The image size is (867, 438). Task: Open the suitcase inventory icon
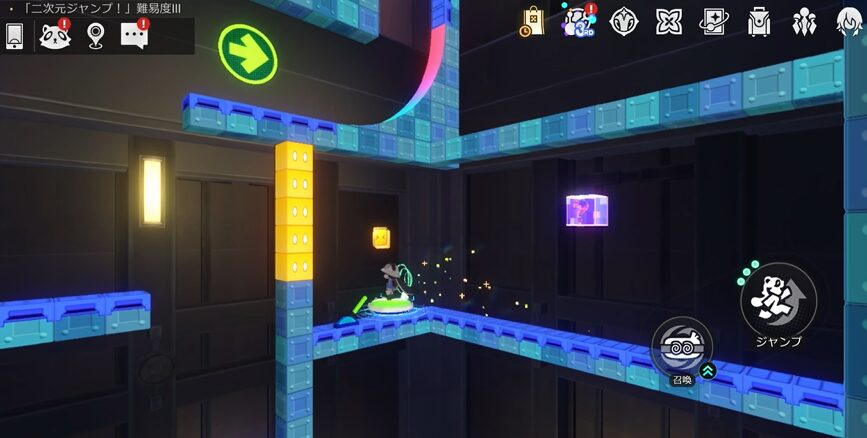pyautogui.click(x=759, y=21)
